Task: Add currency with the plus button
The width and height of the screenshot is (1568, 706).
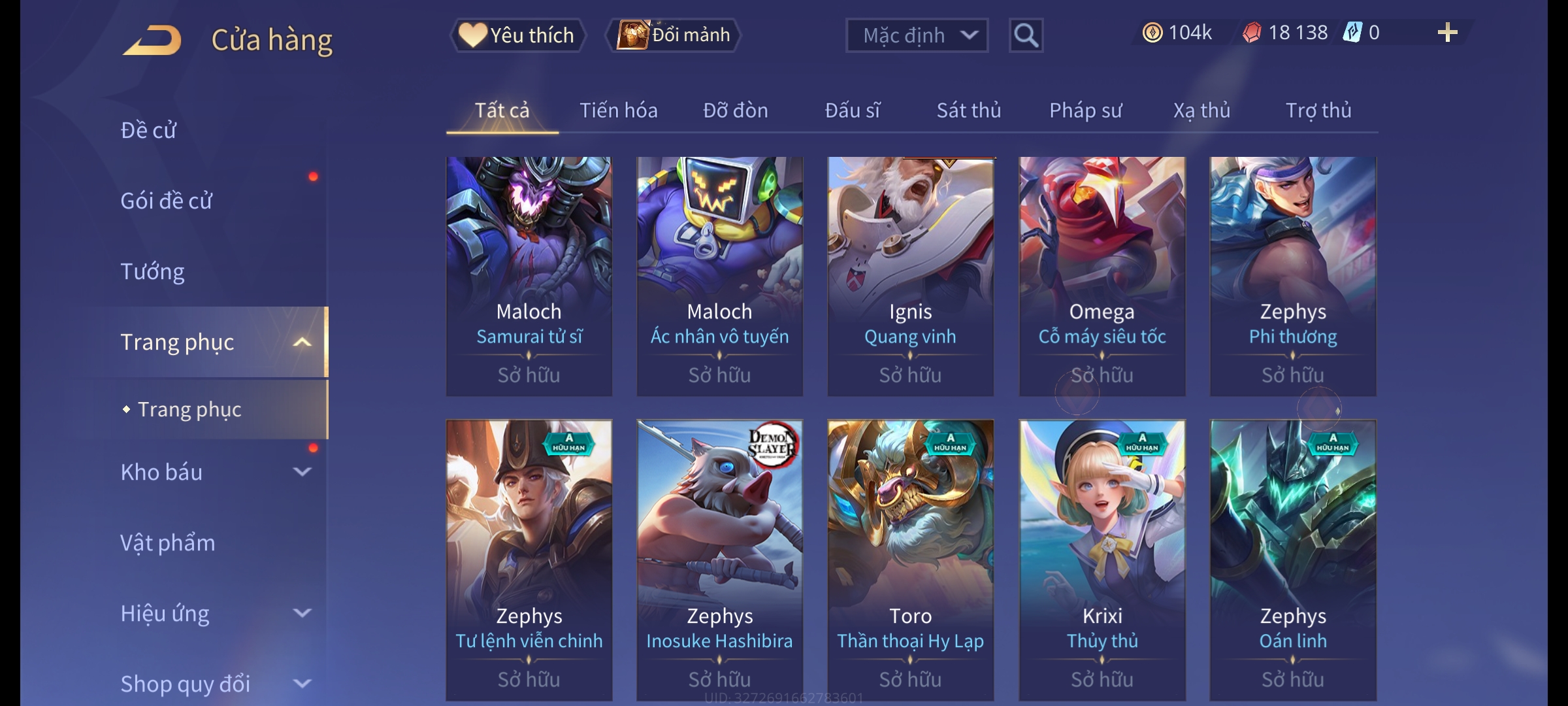Action: (1447, 33)
